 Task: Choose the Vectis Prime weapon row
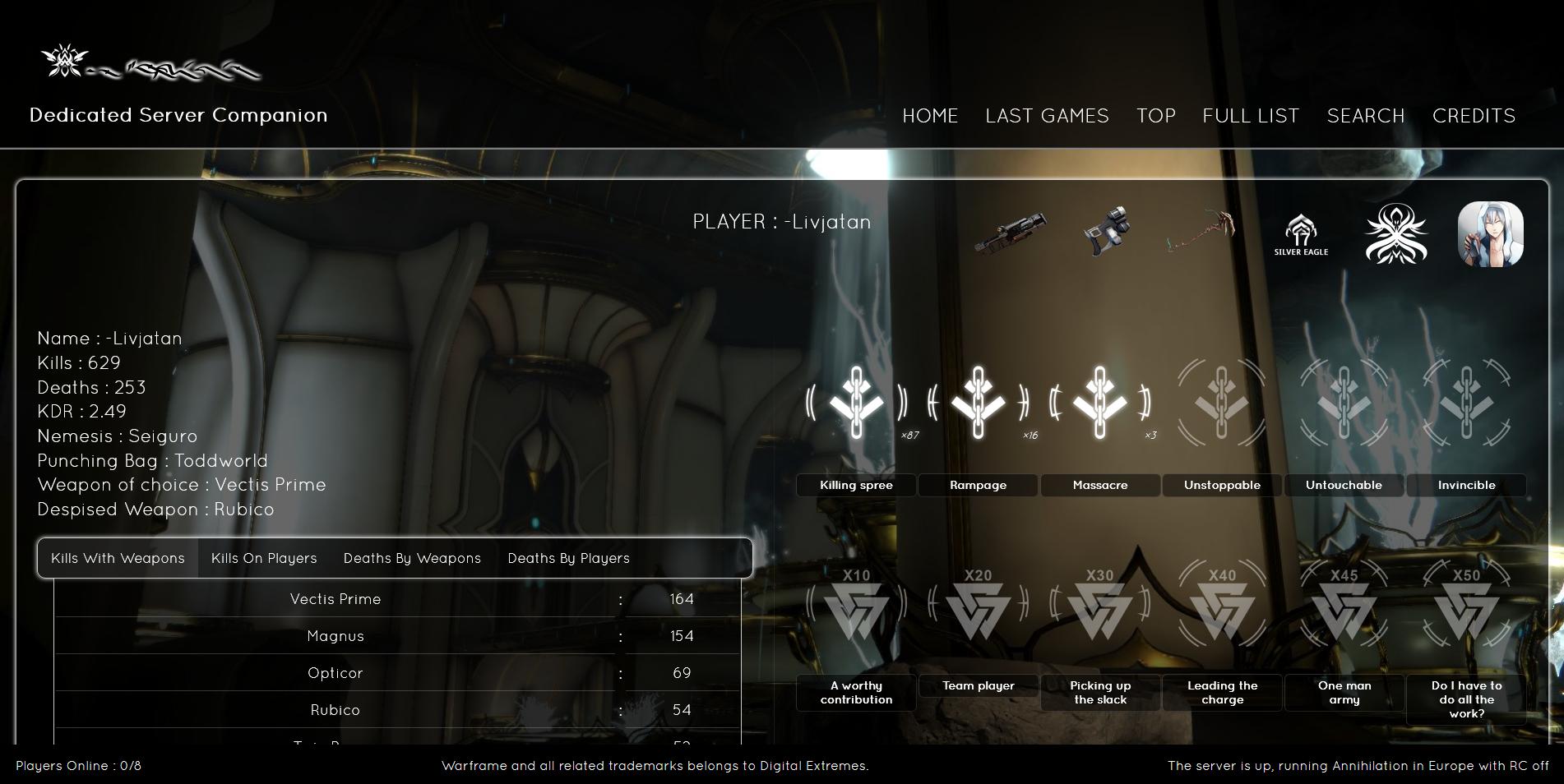[x=335, y=599]
